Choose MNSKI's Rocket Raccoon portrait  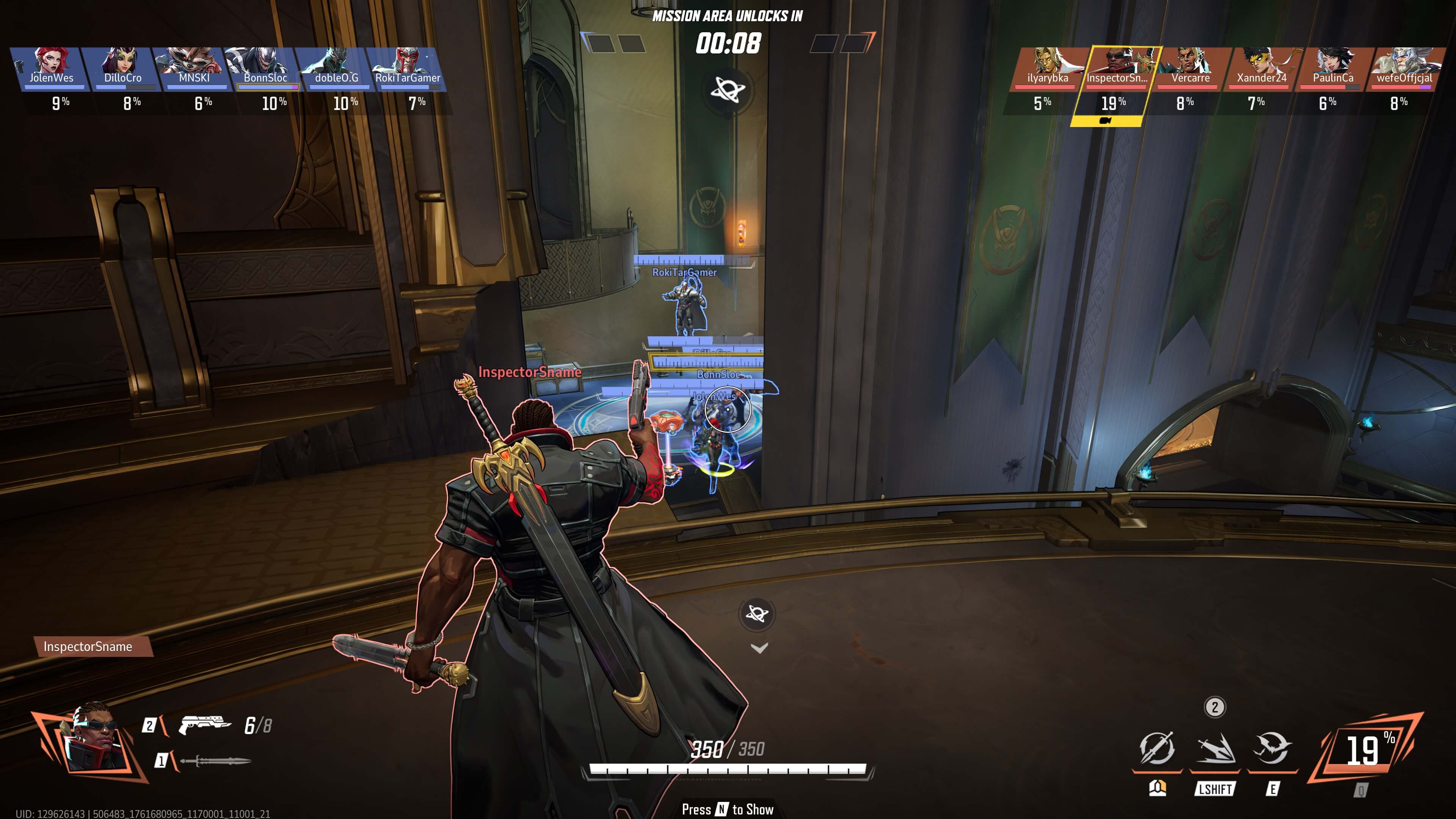click(x=193, y=68)
